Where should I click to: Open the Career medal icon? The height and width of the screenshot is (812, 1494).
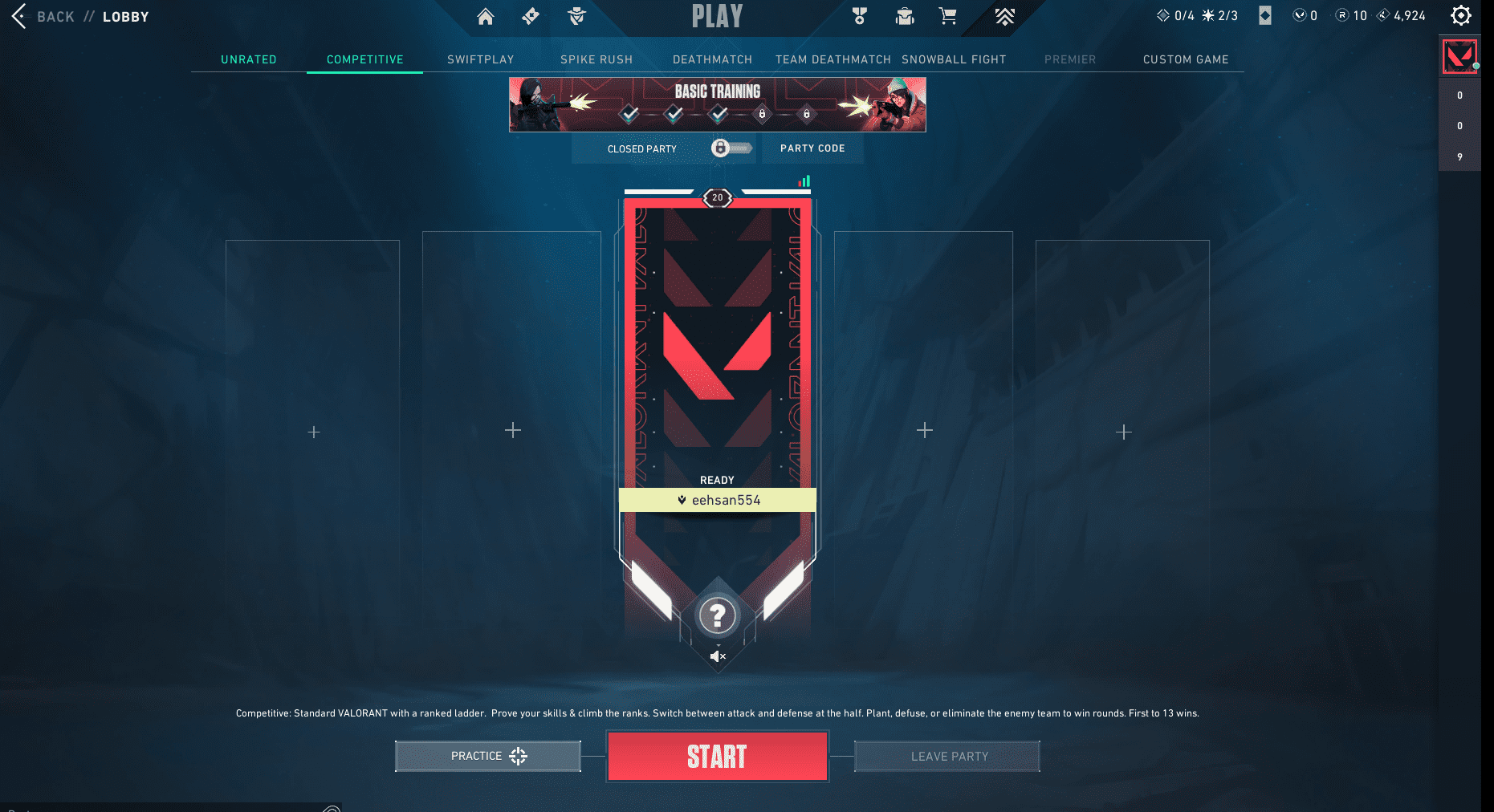click(x=860, y=16)
